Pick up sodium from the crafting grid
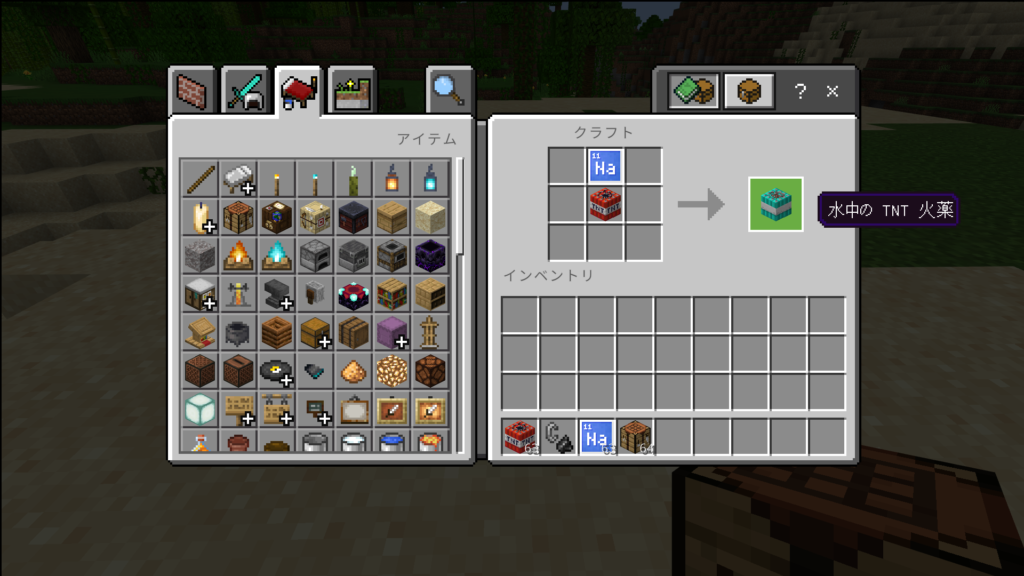Image resolution: width=1024 pixels, height=576 pixels. click(x=605, y=166)
